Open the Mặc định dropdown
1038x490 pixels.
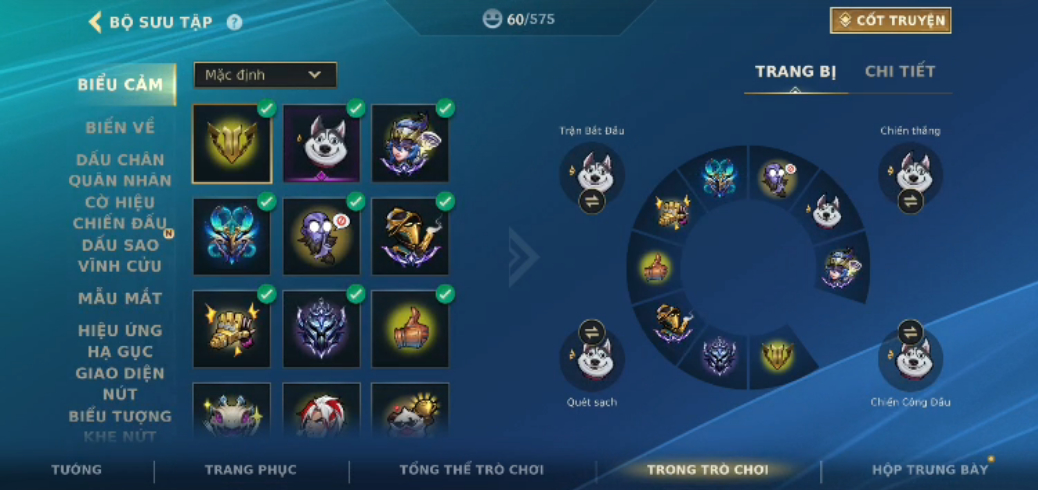tap(265, 75)
